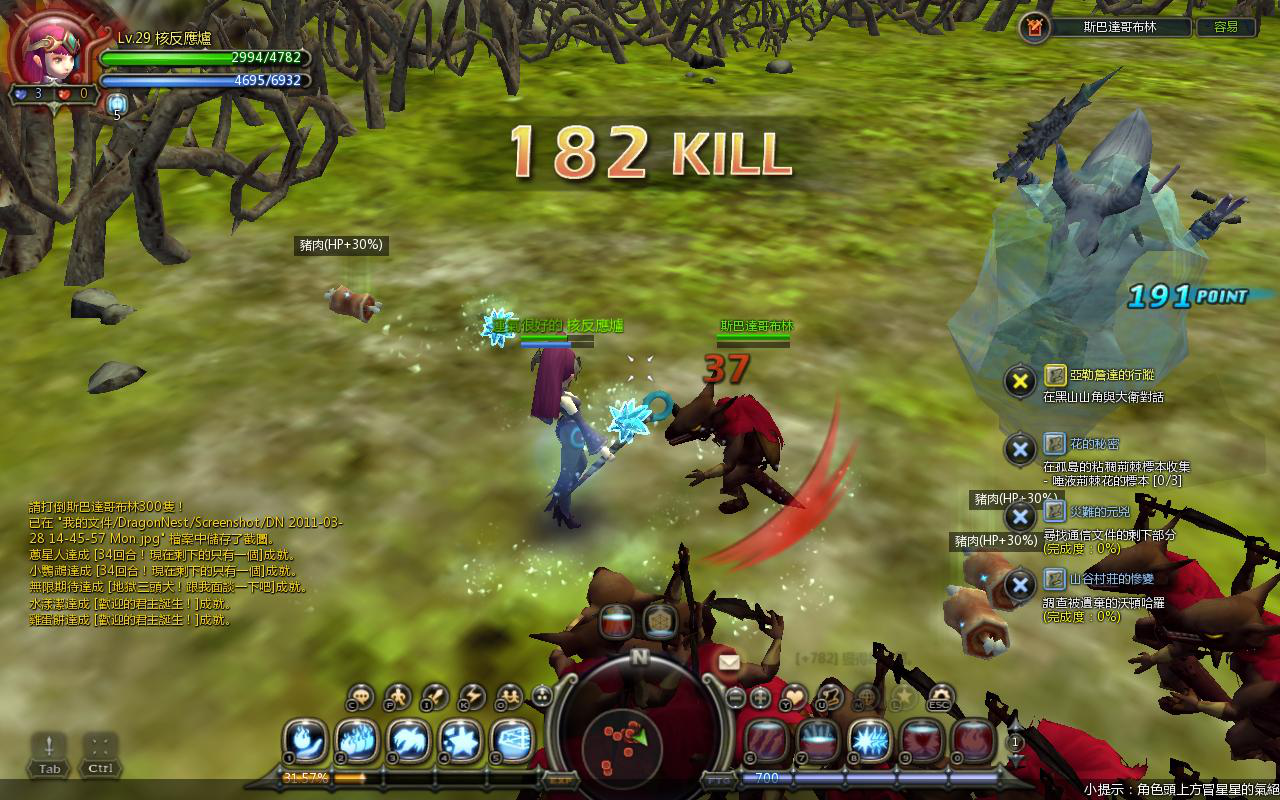Remove the 山谷村莊的慘變 quest from tracker
Screen dimensions: 1280x800
1019,585
